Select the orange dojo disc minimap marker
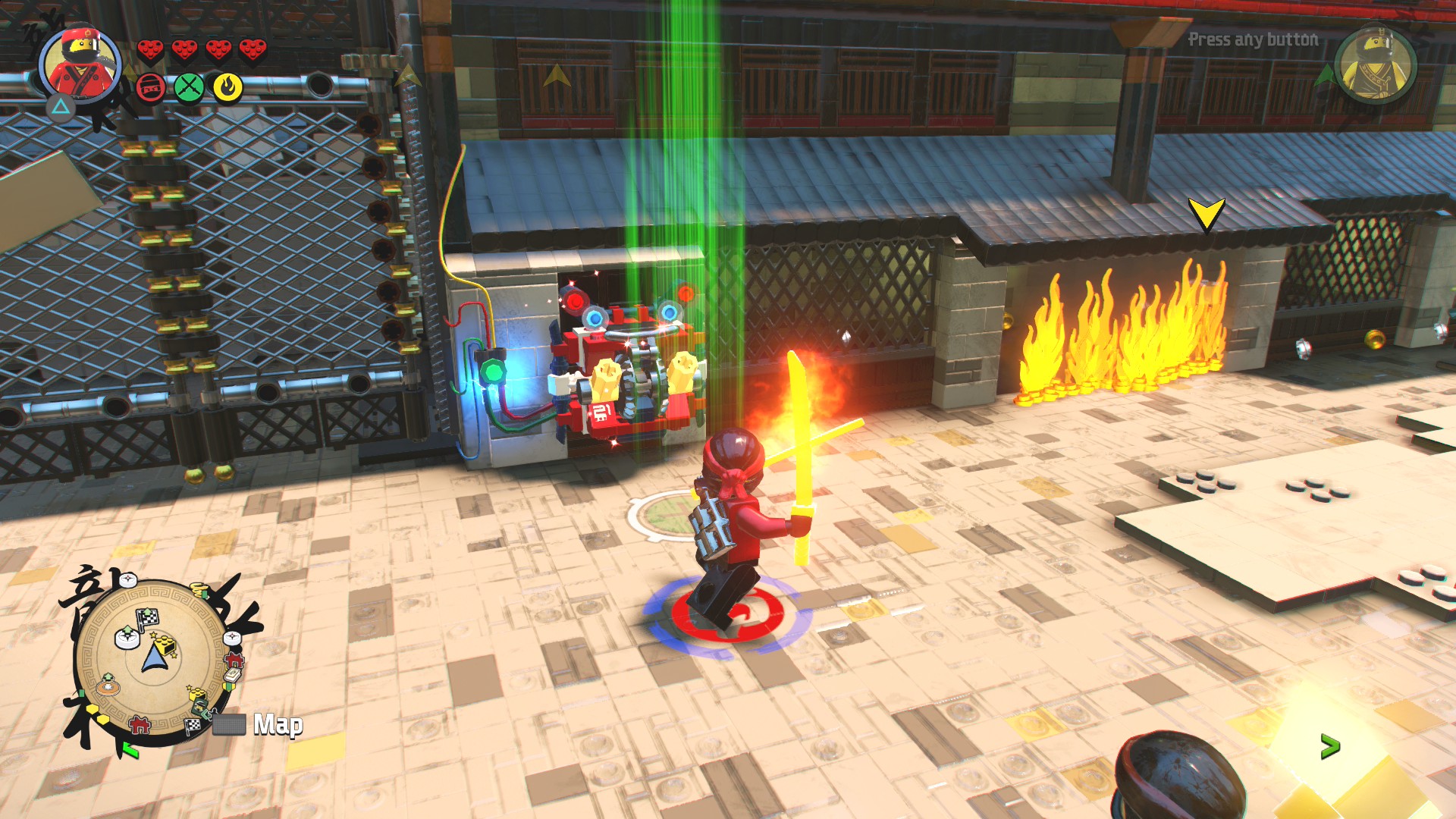This screenshot has height=819, width=1456. [x=108, y=685]
